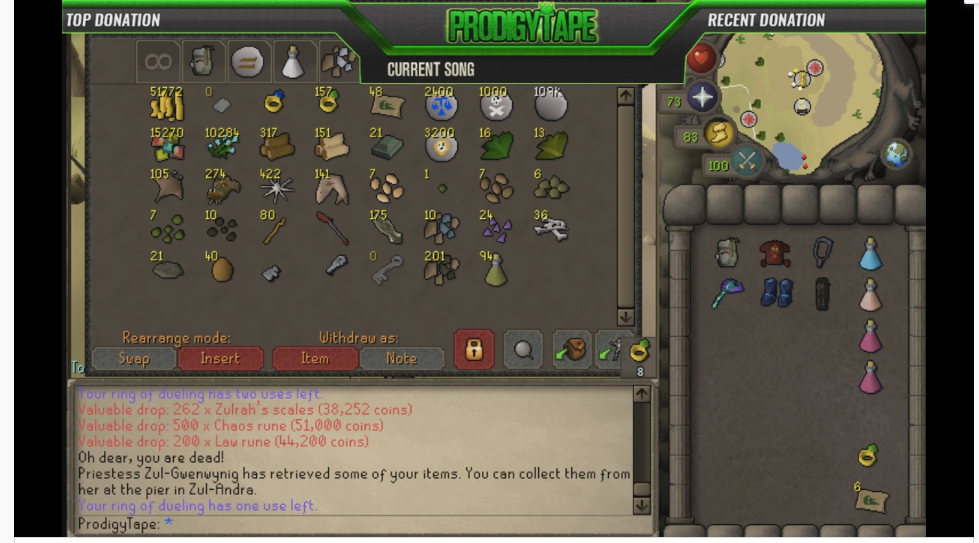
Task: Select the Swap rearrange mode button
Action: (x=134, y=358)
